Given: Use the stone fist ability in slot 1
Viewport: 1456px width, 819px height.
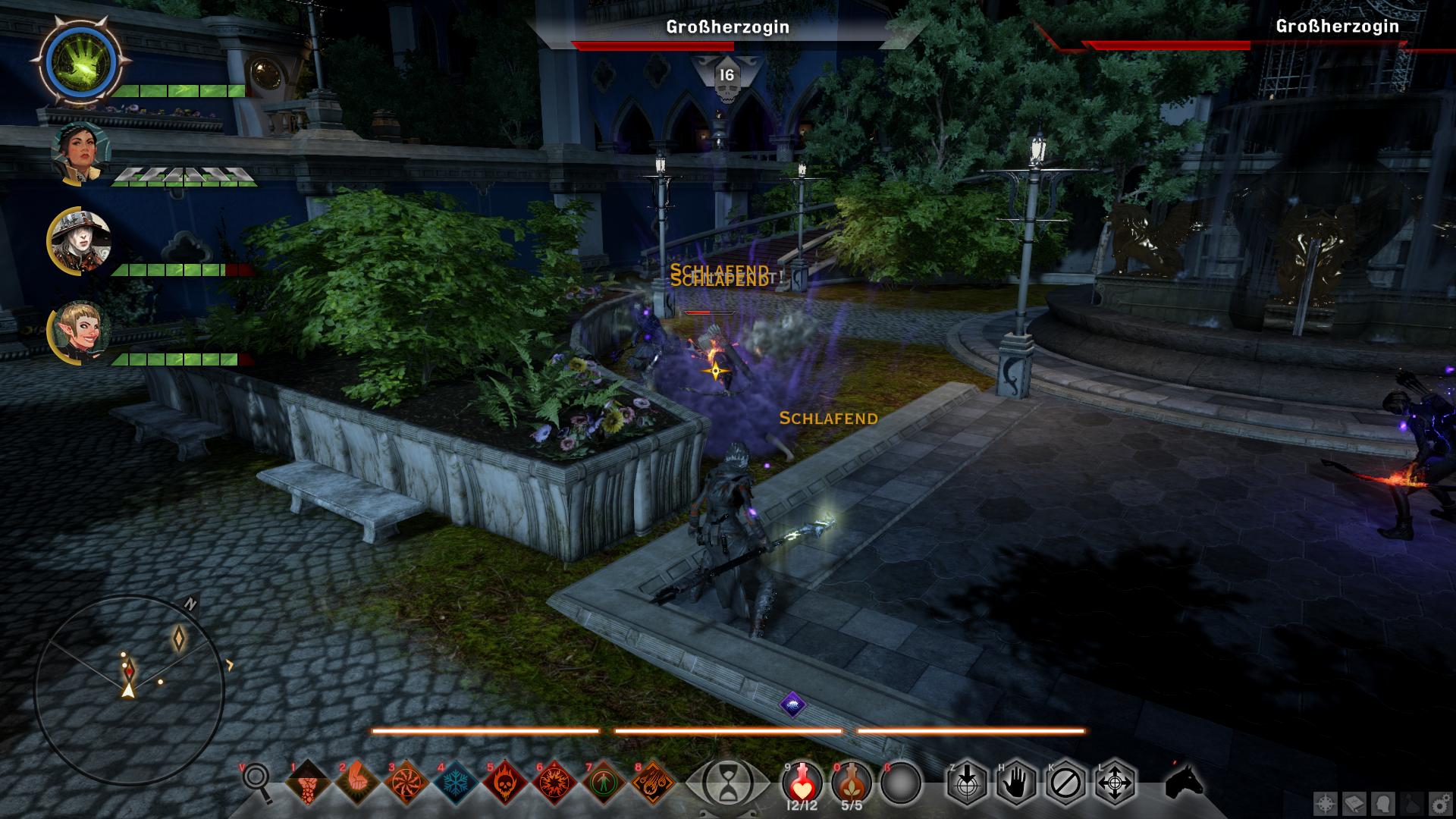Looking at the screenshot, I should [307, 783].
